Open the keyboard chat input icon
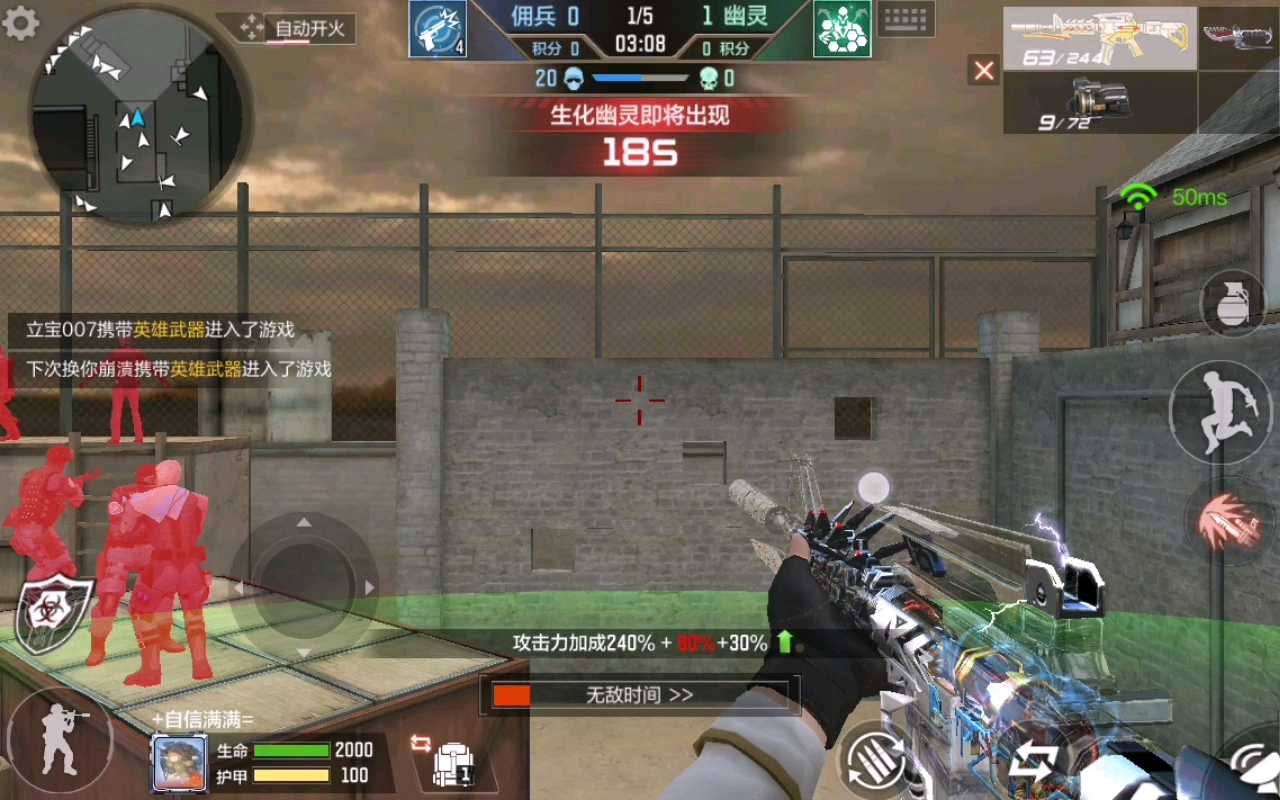Image resolution: width=1280 pixels, height=800 pixels. 907,19
